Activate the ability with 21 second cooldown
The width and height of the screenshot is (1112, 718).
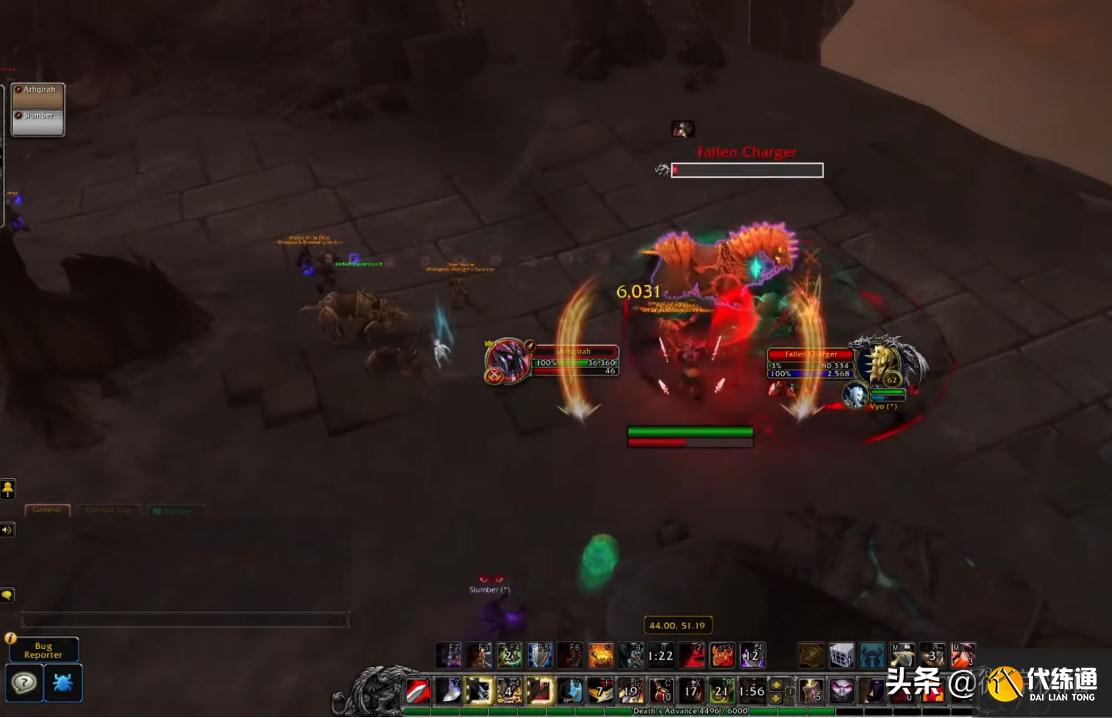pos(722,691)
